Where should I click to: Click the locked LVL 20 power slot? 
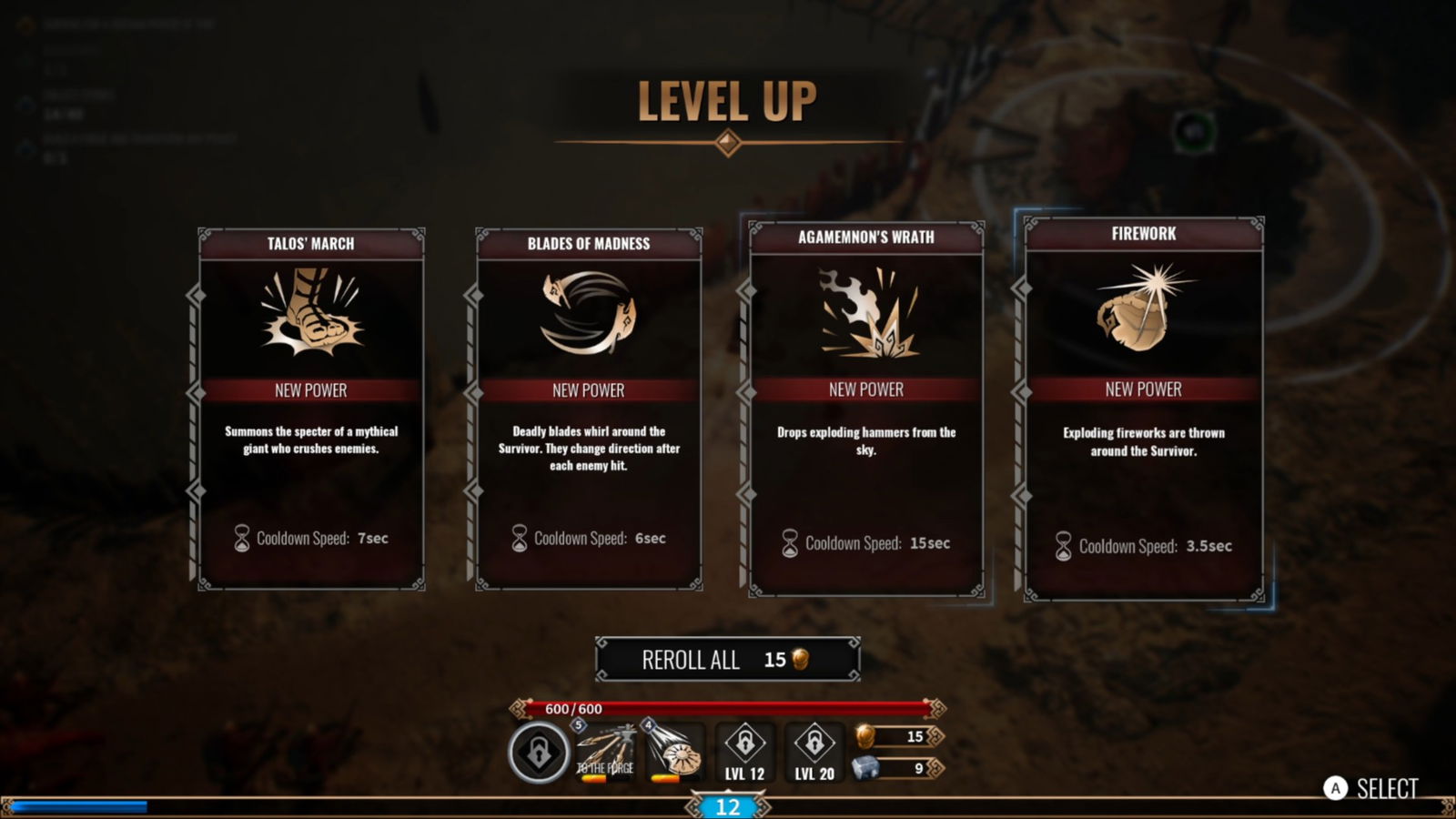[814, 752]
